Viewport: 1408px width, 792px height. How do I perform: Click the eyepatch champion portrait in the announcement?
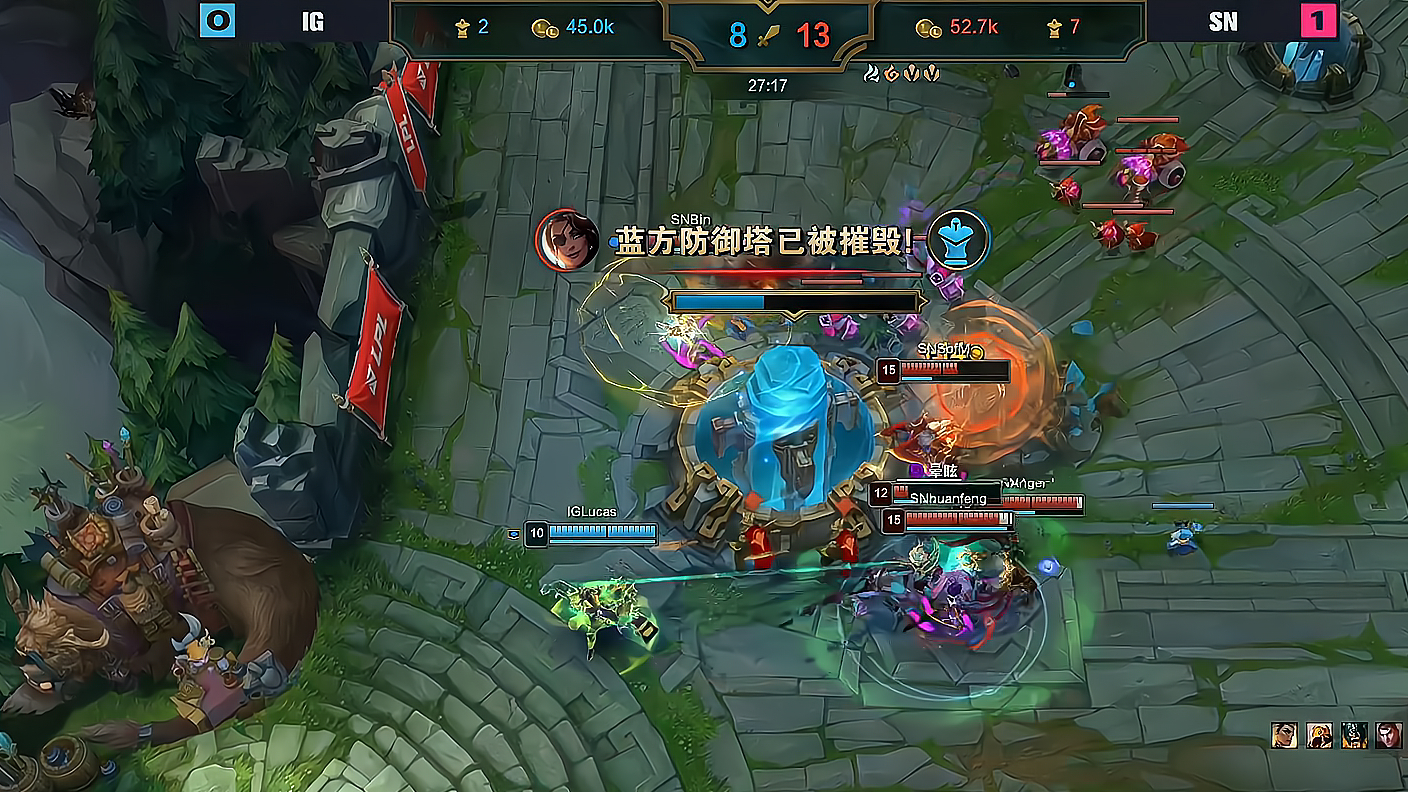567,240
